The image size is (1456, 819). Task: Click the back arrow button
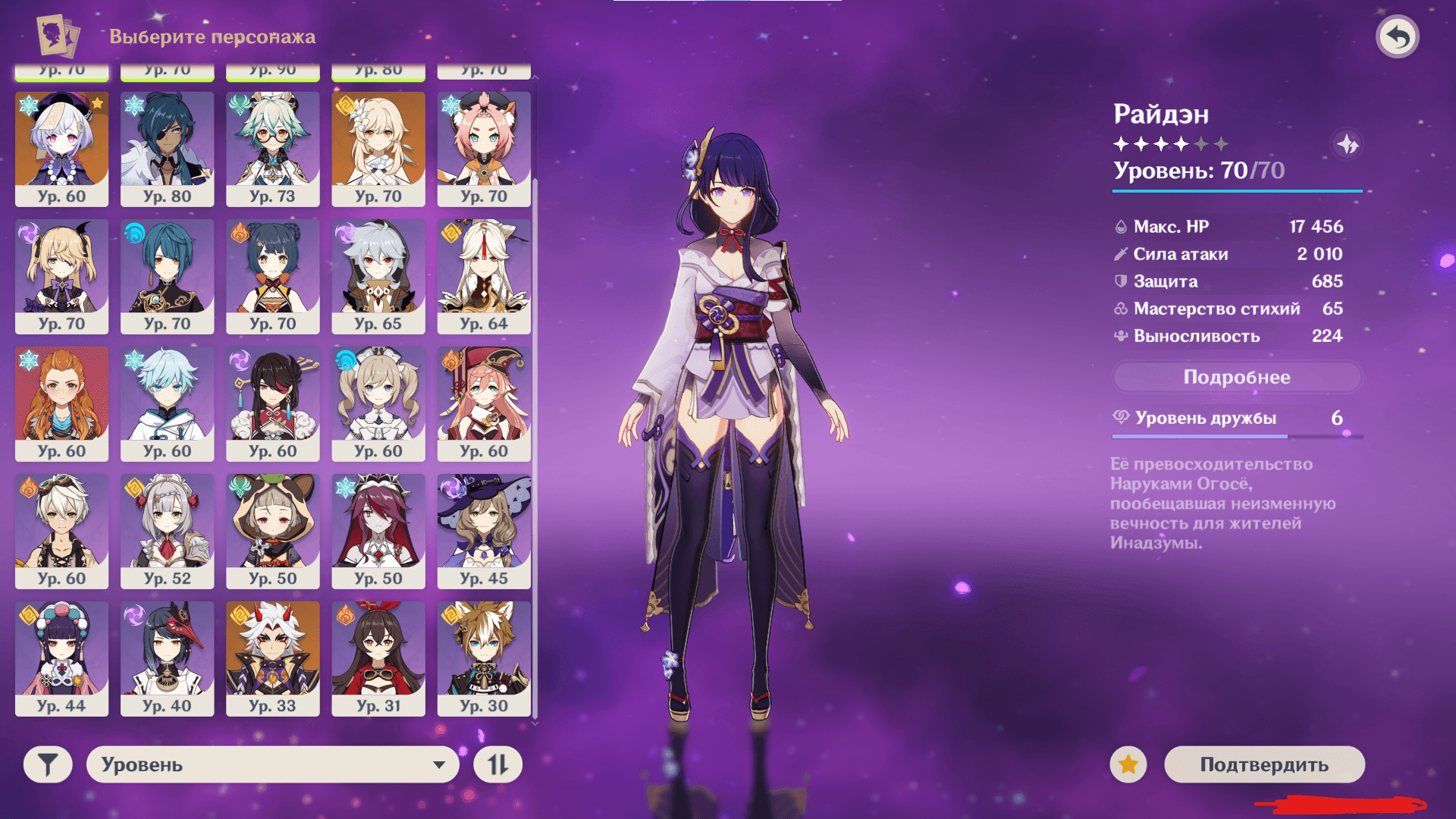pyautogui.click(x=1398, y=36)
